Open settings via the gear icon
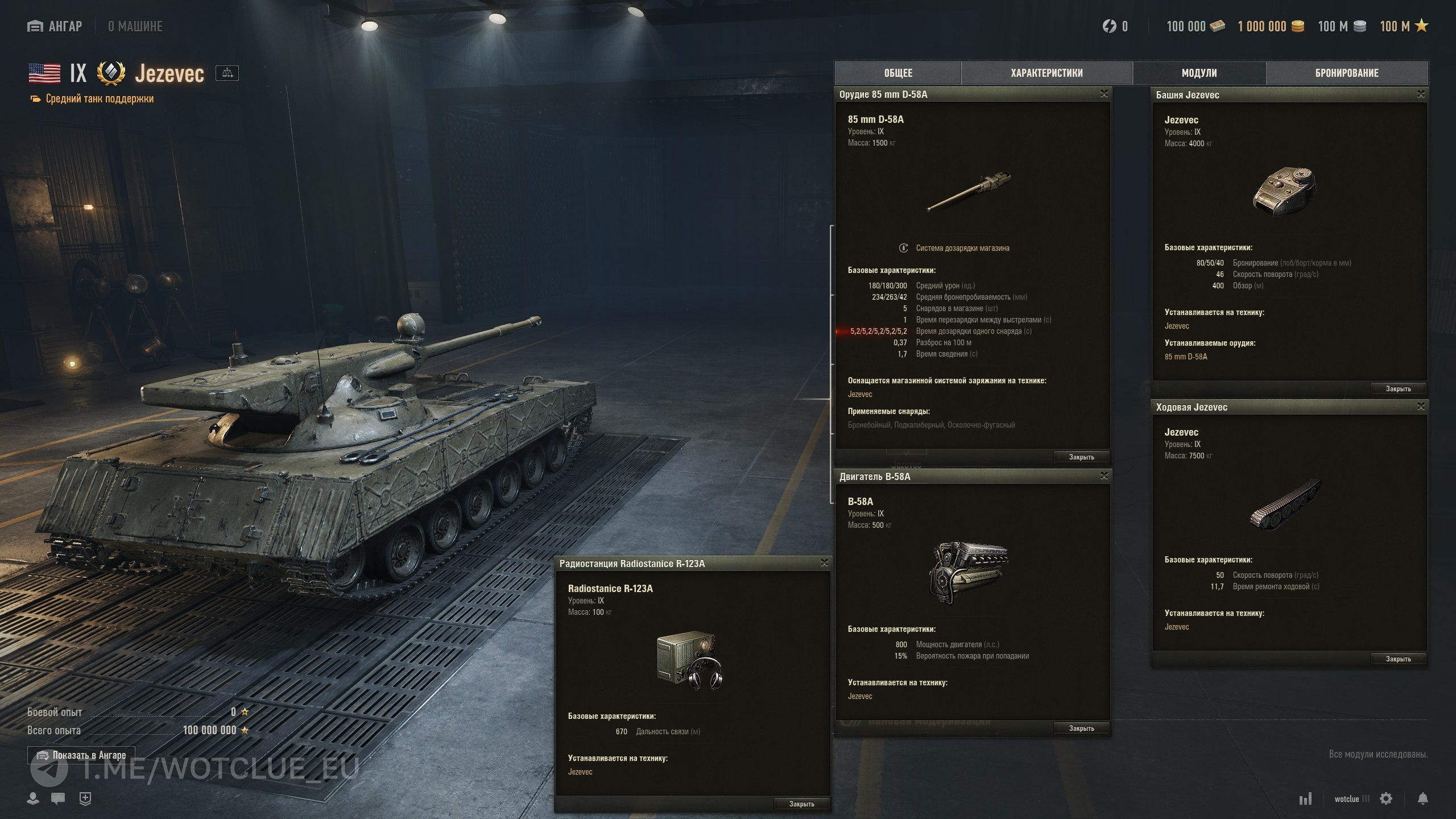Screen dimensions: 1456x819 point(1386,799)
